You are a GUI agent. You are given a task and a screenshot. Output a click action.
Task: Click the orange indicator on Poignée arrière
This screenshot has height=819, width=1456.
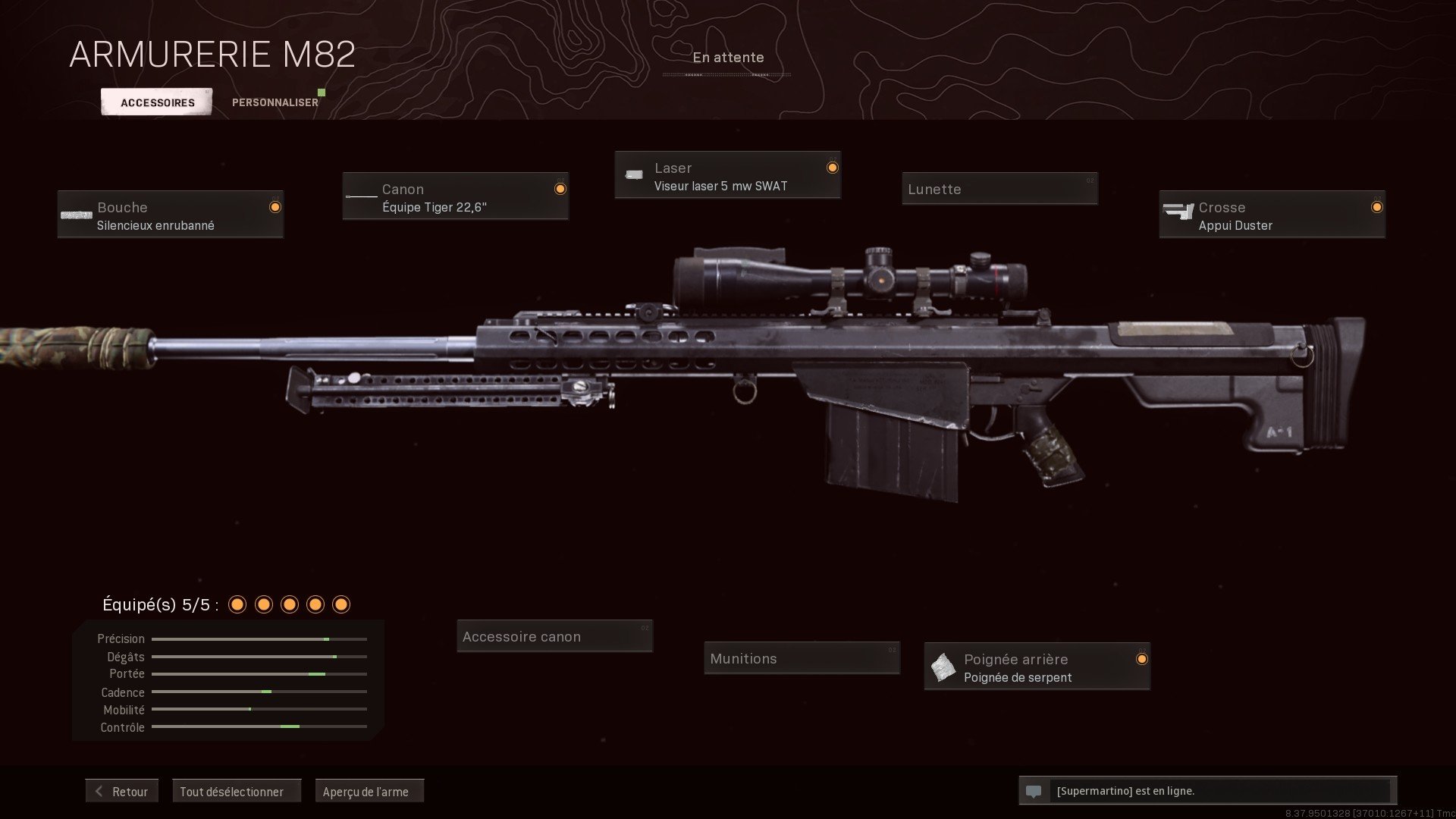click(1142, 660)
